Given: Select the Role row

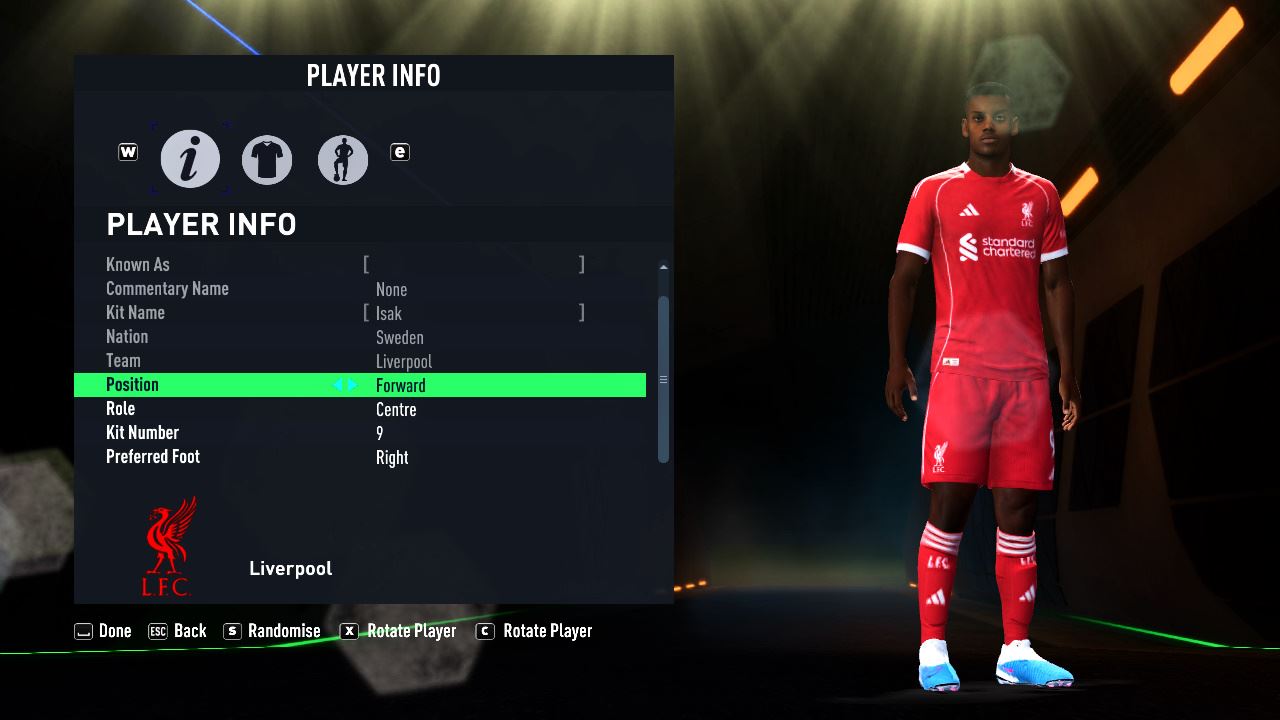Looking at the screenshot, I should coord(360,409).
